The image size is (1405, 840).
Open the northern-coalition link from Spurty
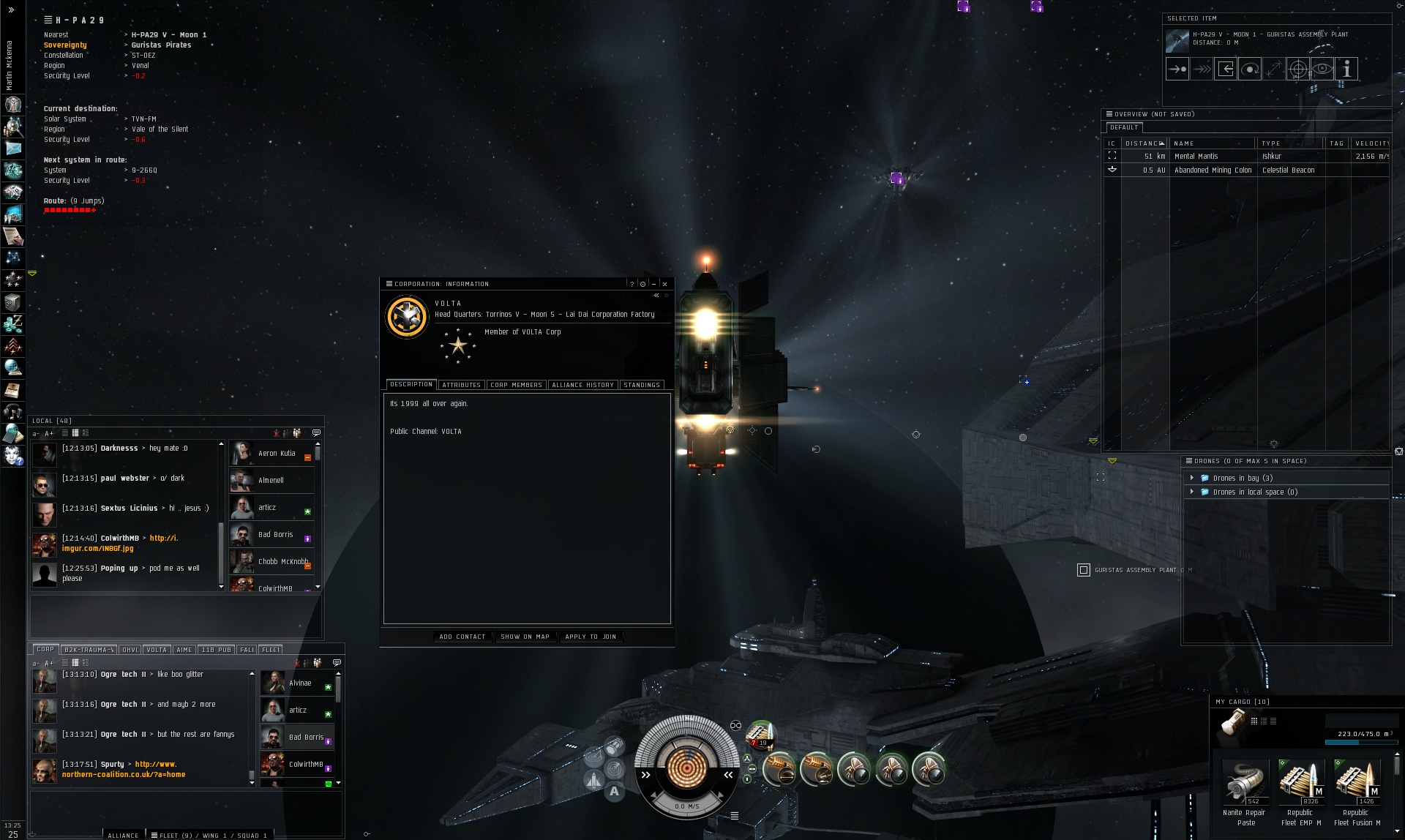pyautogui.click(x=123, y=774)
